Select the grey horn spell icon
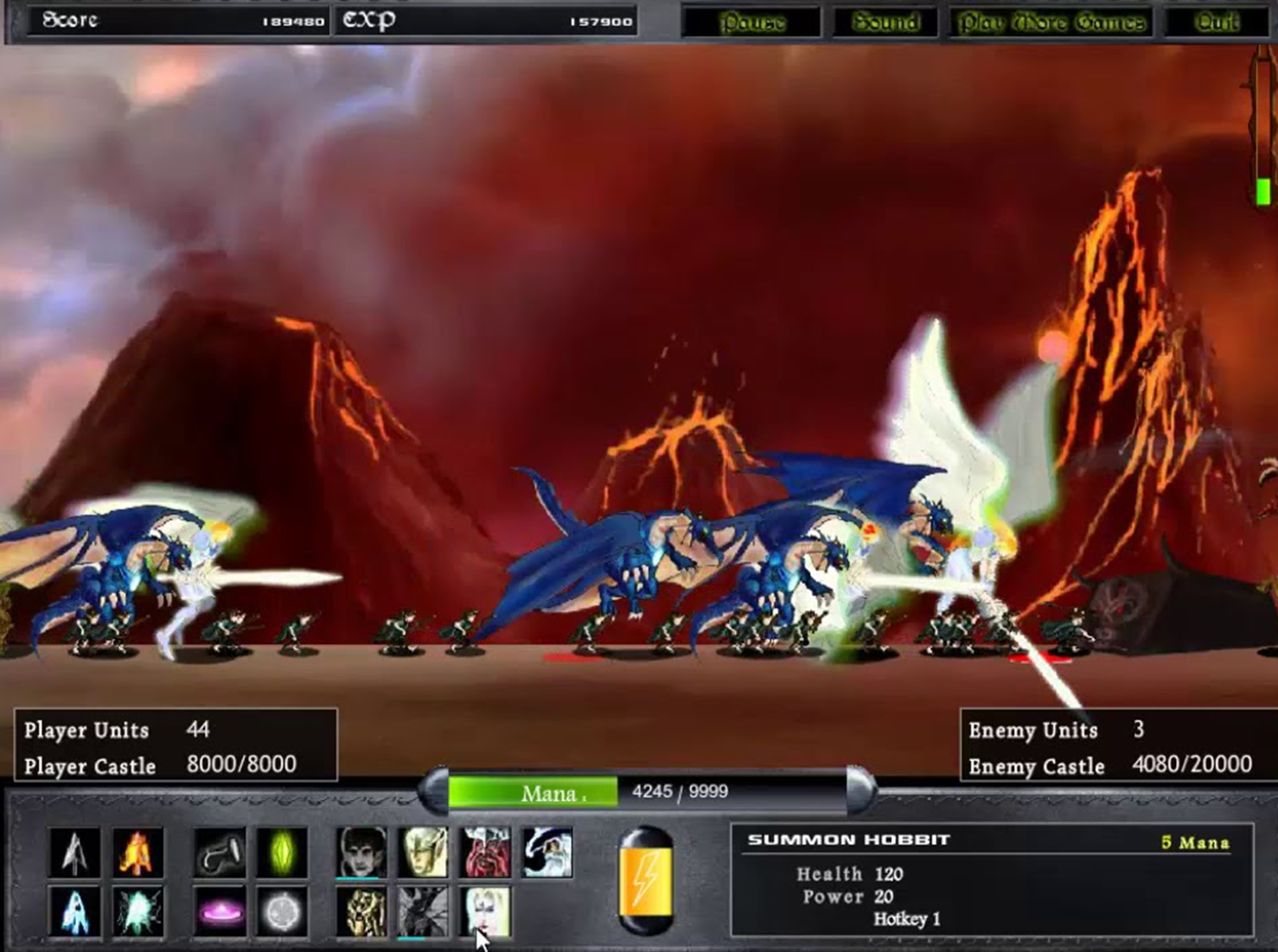 (x=218, y=854)
